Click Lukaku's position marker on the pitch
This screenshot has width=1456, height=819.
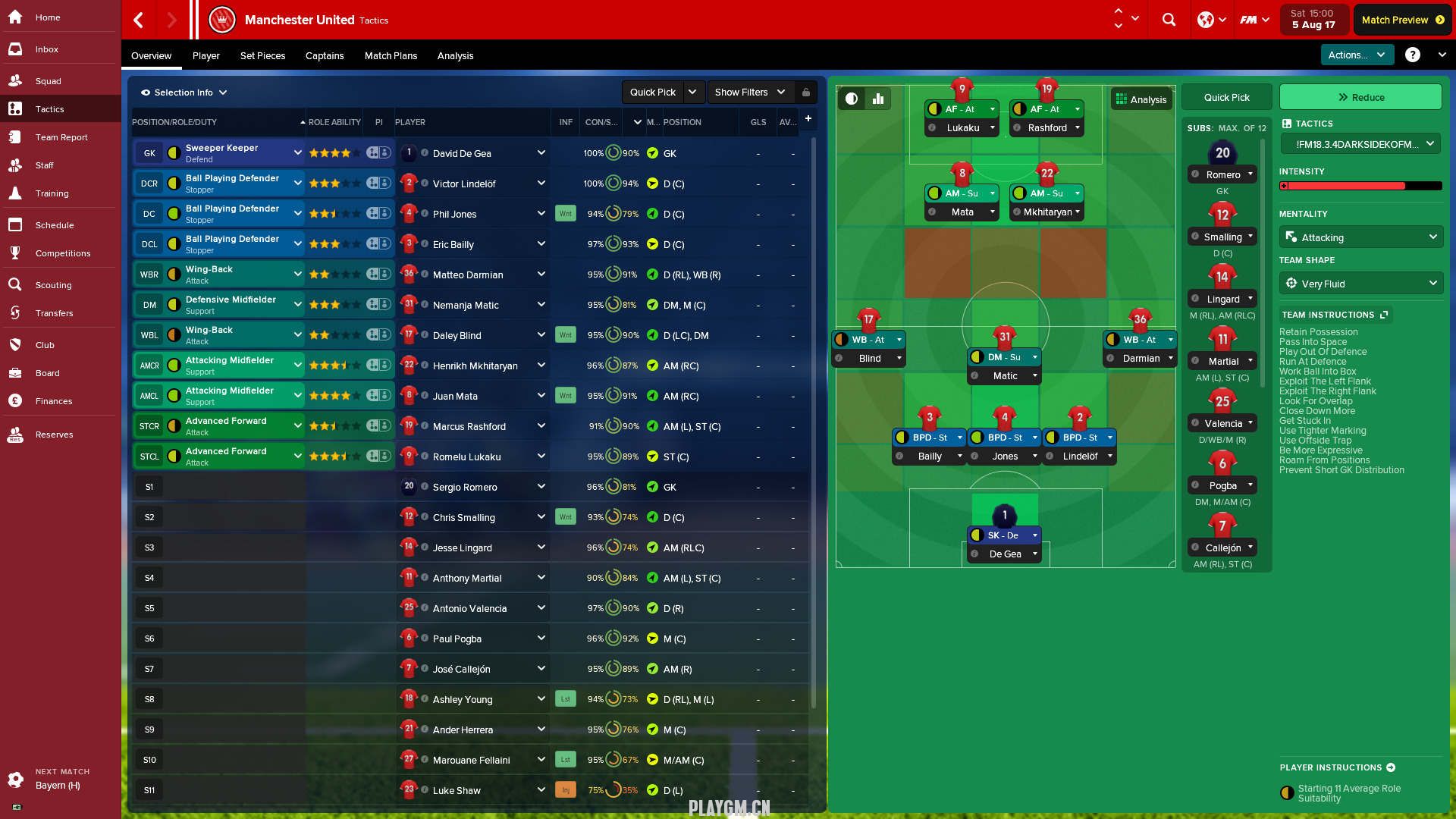(x=962, y=91)
